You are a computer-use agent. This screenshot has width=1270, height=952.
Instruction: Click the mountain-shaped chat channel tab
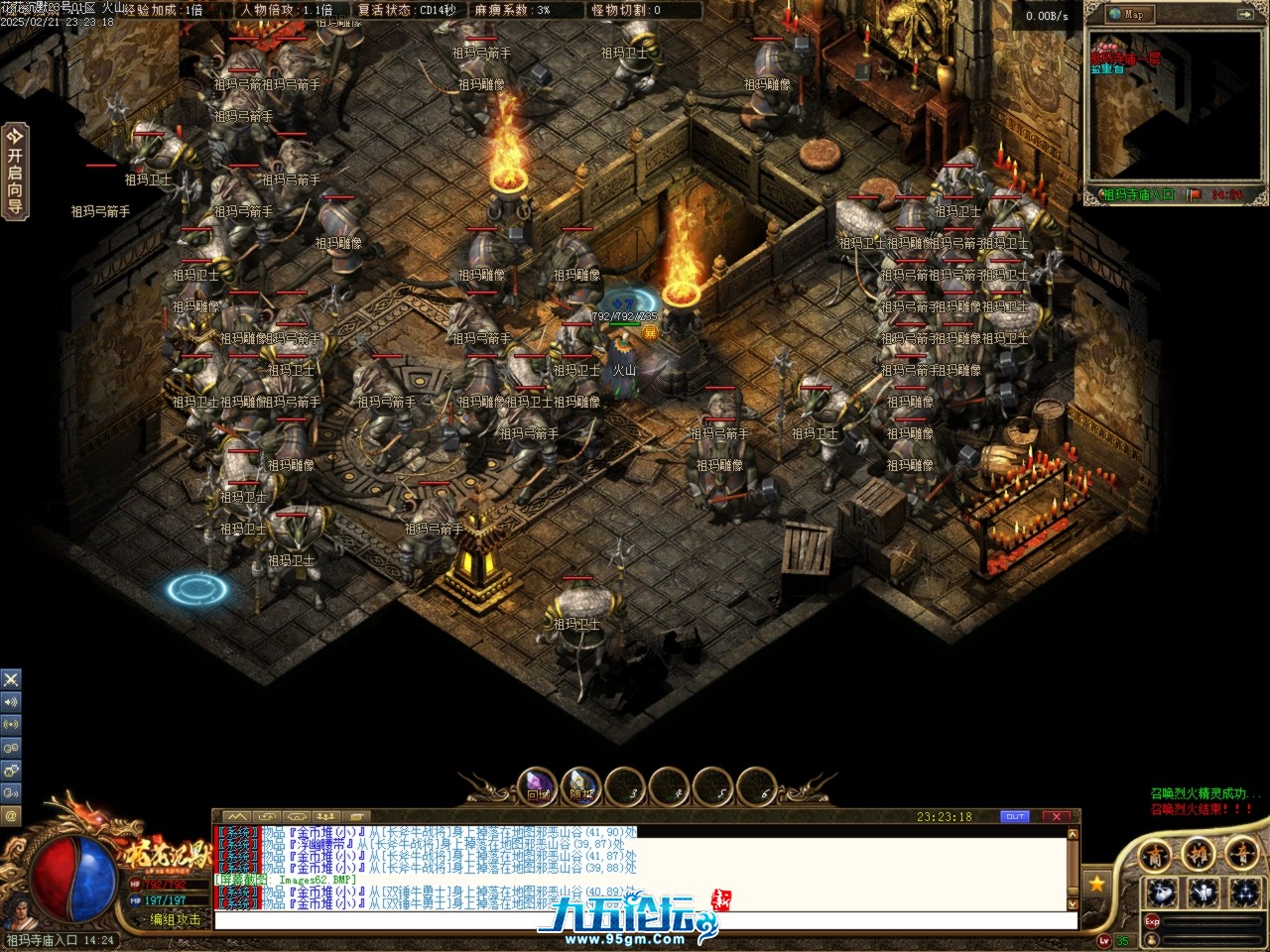[x=237, y=817]
